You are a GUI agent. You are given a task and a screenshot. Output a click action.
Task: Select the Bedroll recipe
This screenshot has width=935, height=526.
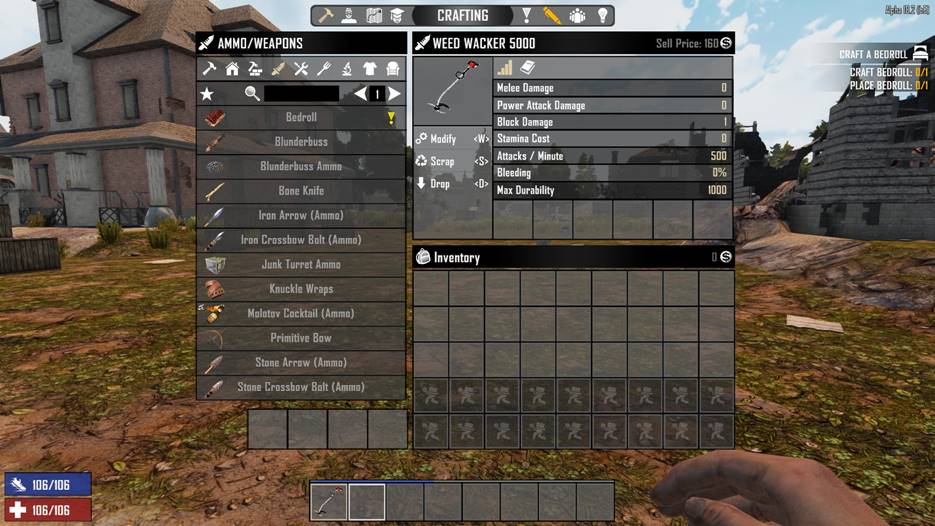(x=301, y=118)
